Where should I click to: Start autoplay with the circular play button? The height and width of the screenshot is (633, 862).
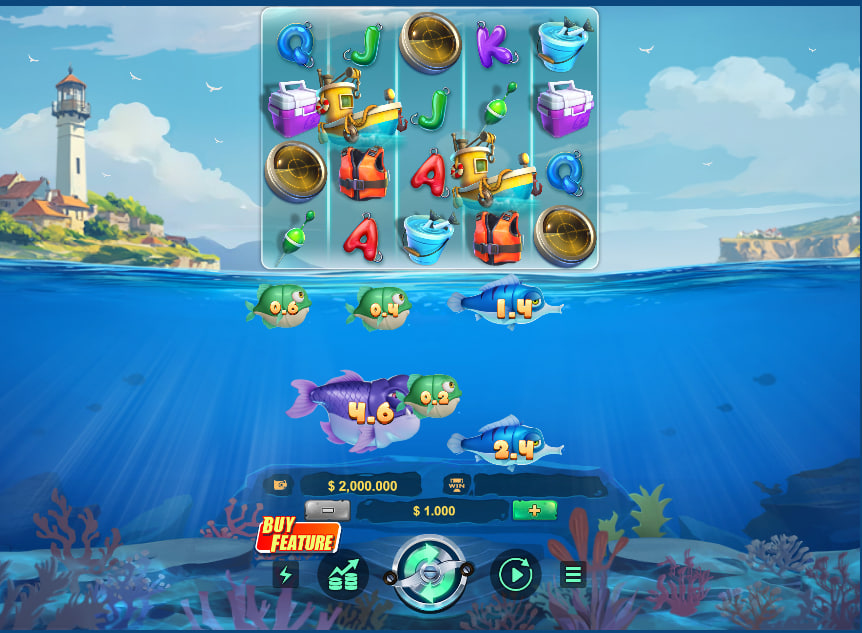point(515,574)
